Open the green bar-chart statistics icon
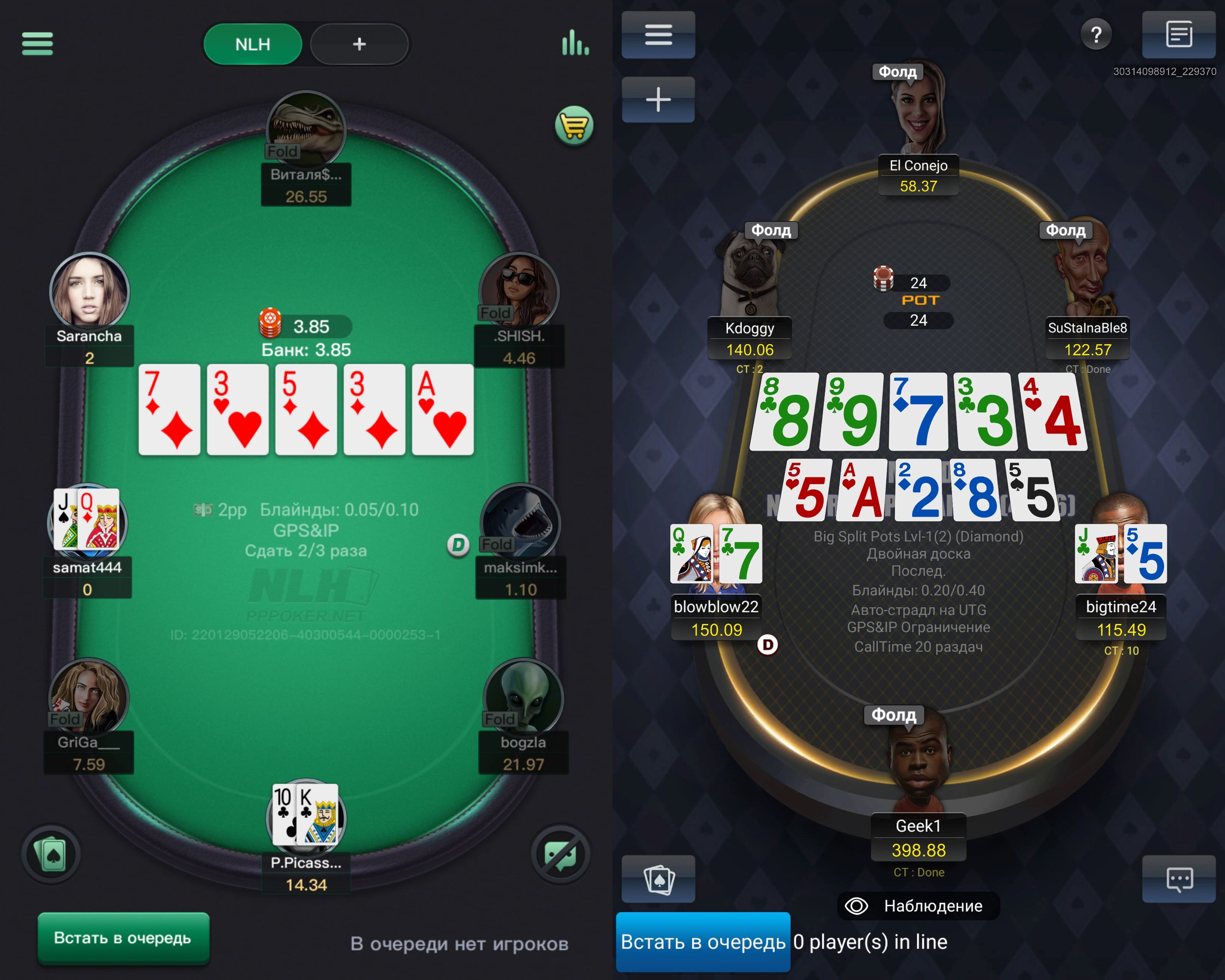Viewport: 1225px width, 980px height. click(x=575, y=42)
